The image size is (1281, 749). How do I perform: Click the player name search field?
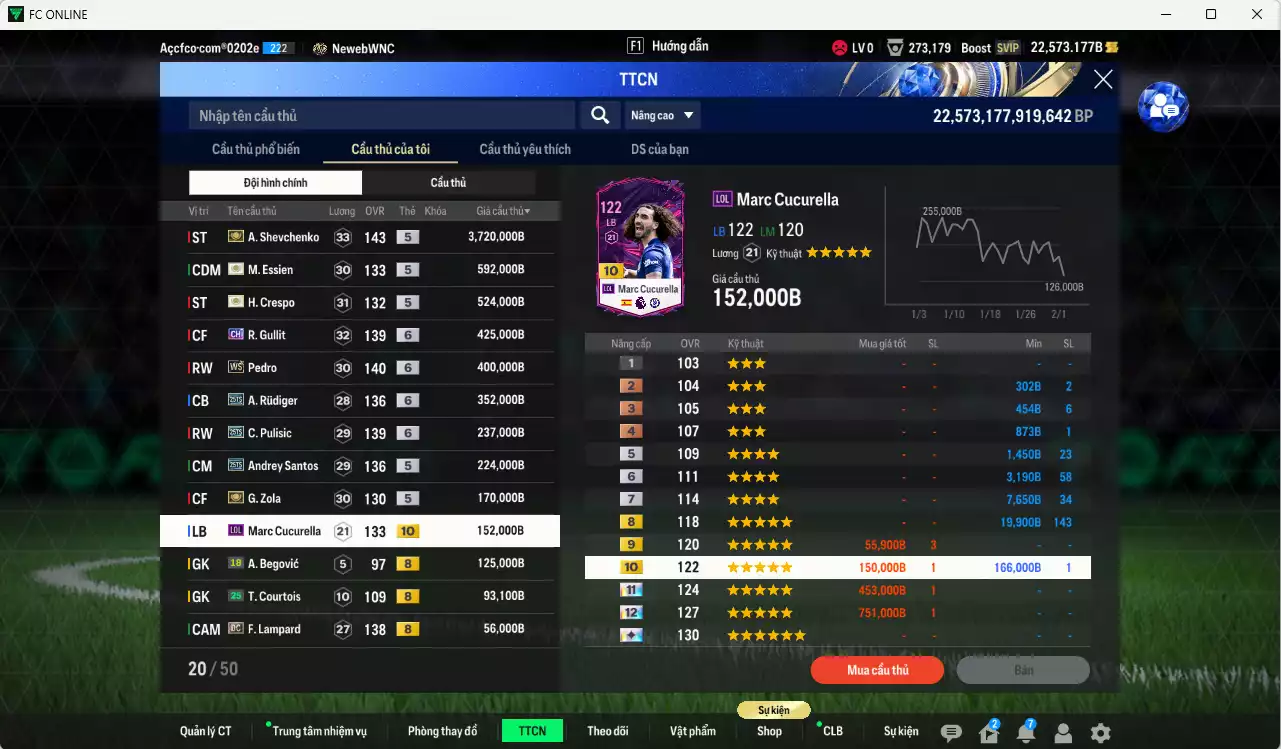tap(381, 116)
